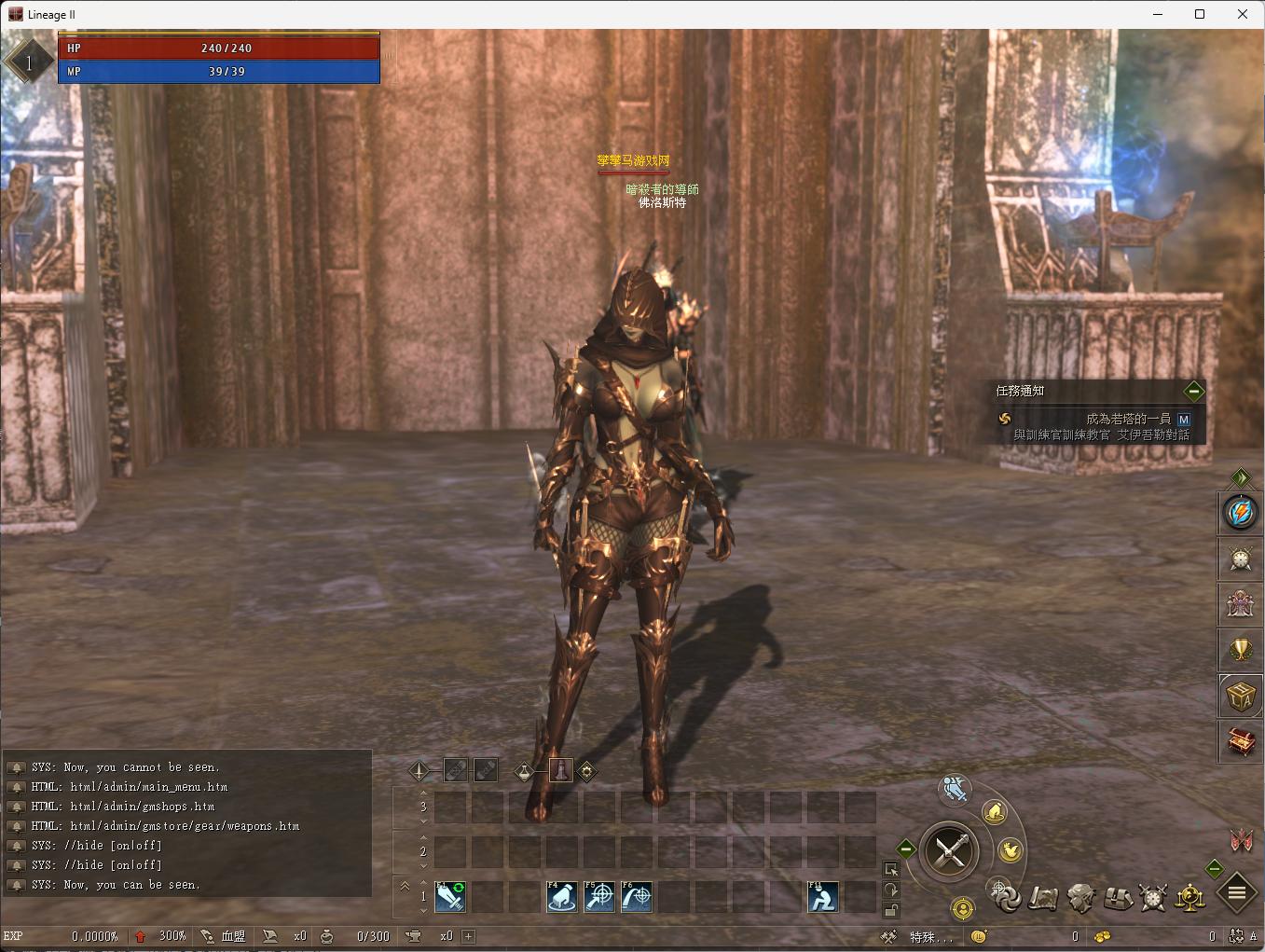This screenshot has height=952, width=1265.
Task: Open the golden trophy cup icon
Action: click(1241, 650)
